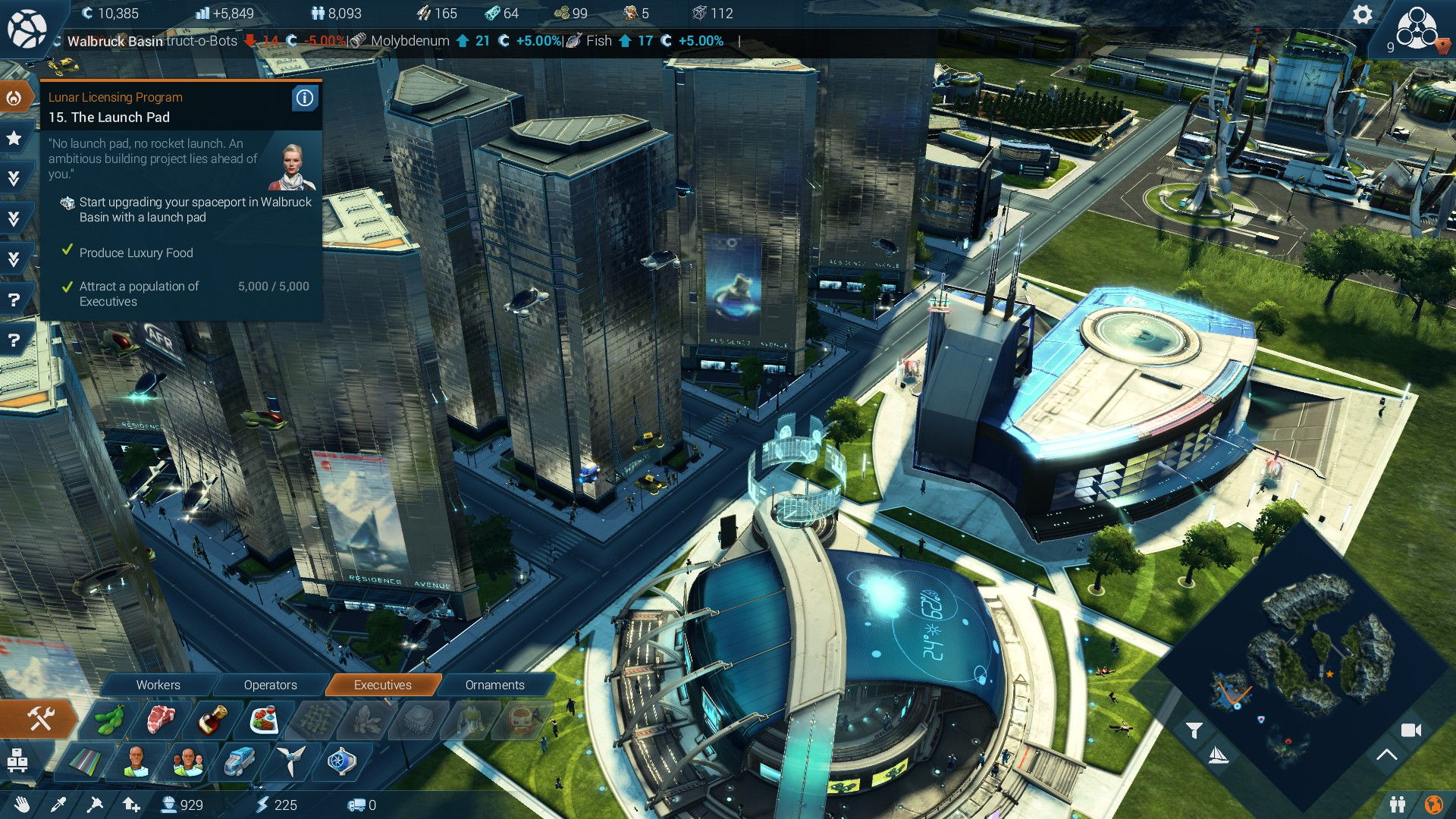Click the minimap island overview
The height and width of the screenshot is (819, 1456).
1306,660
